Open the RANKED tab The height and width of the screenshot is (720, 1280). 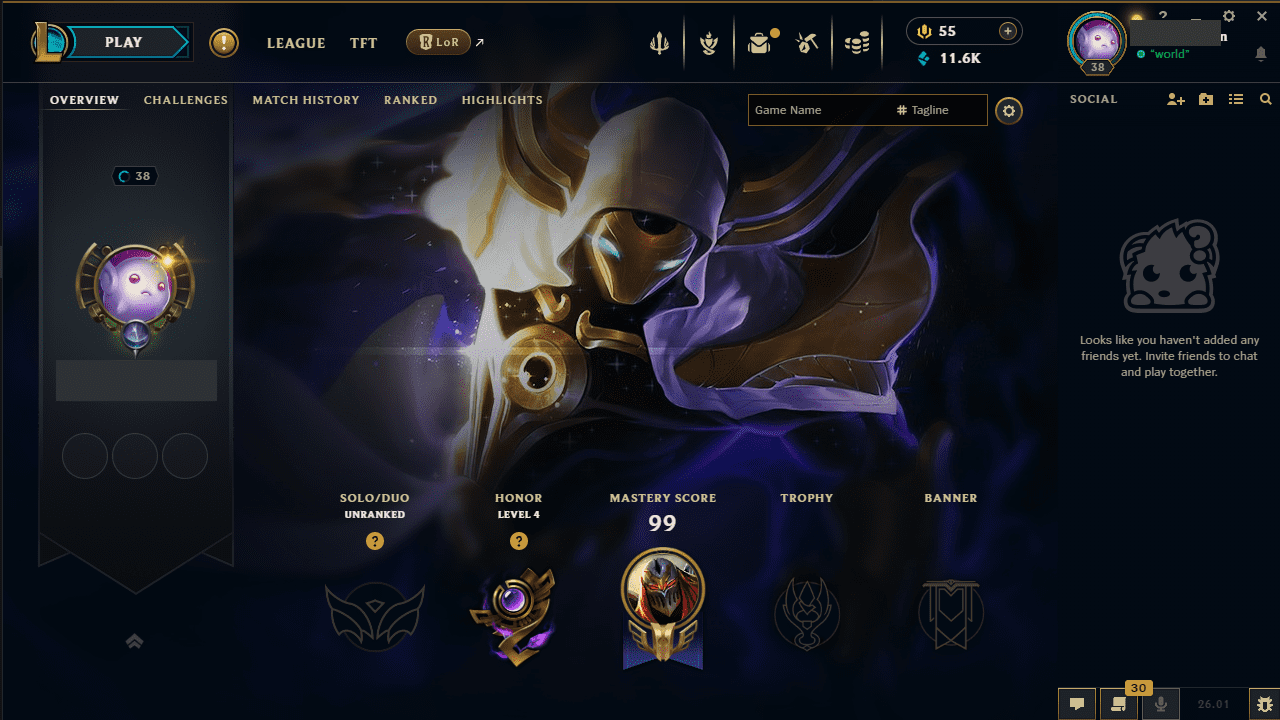pos(410,100)
